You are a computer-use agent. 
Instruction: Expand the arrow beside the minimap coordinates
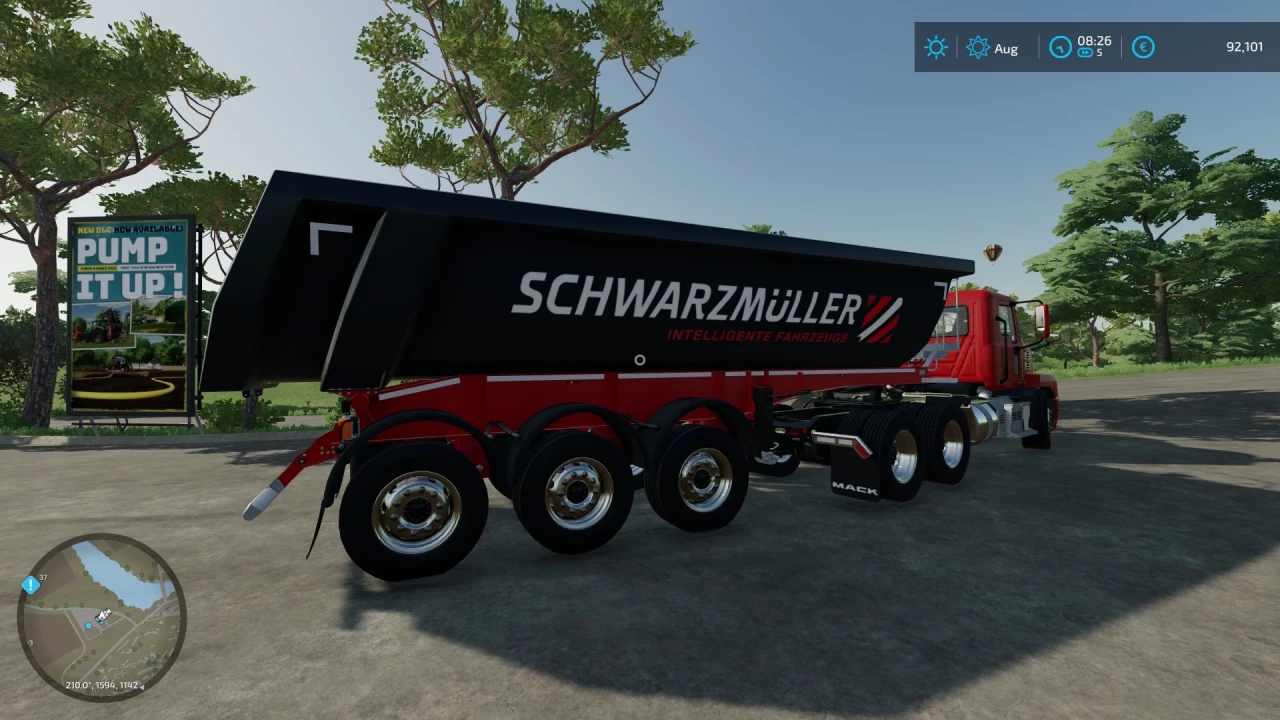click(x=142, y=686)
